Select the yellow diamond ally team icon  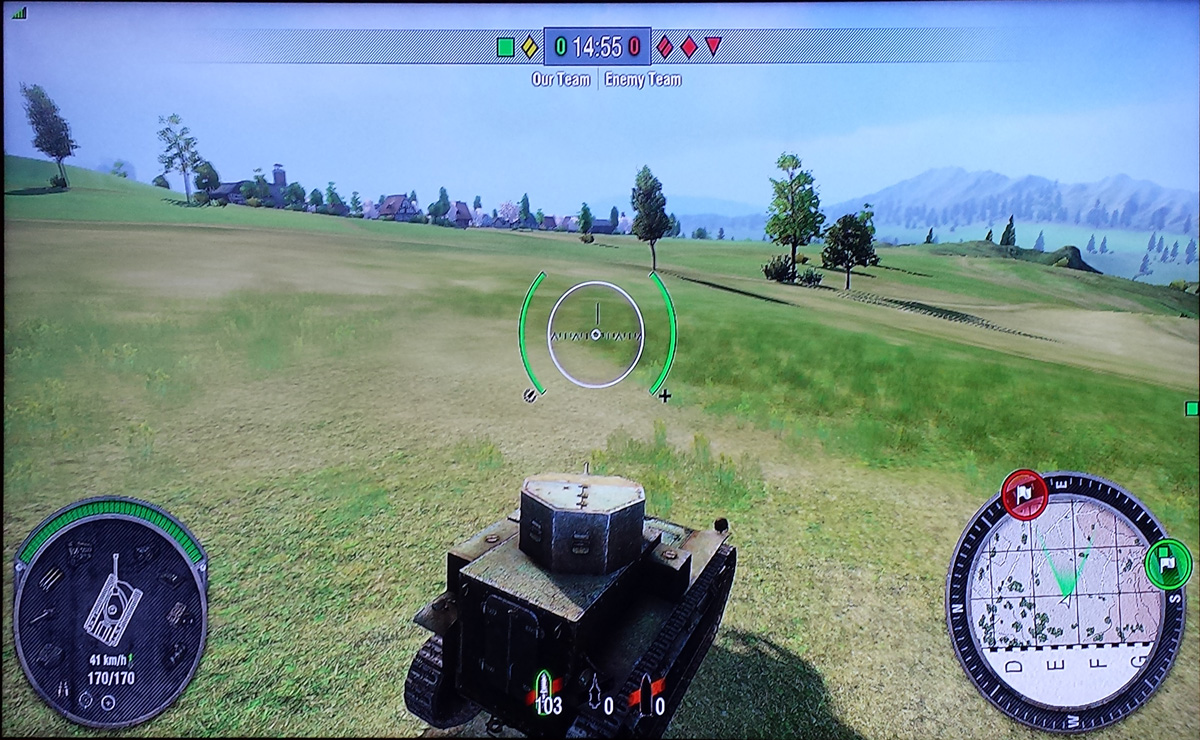[530, 46]
